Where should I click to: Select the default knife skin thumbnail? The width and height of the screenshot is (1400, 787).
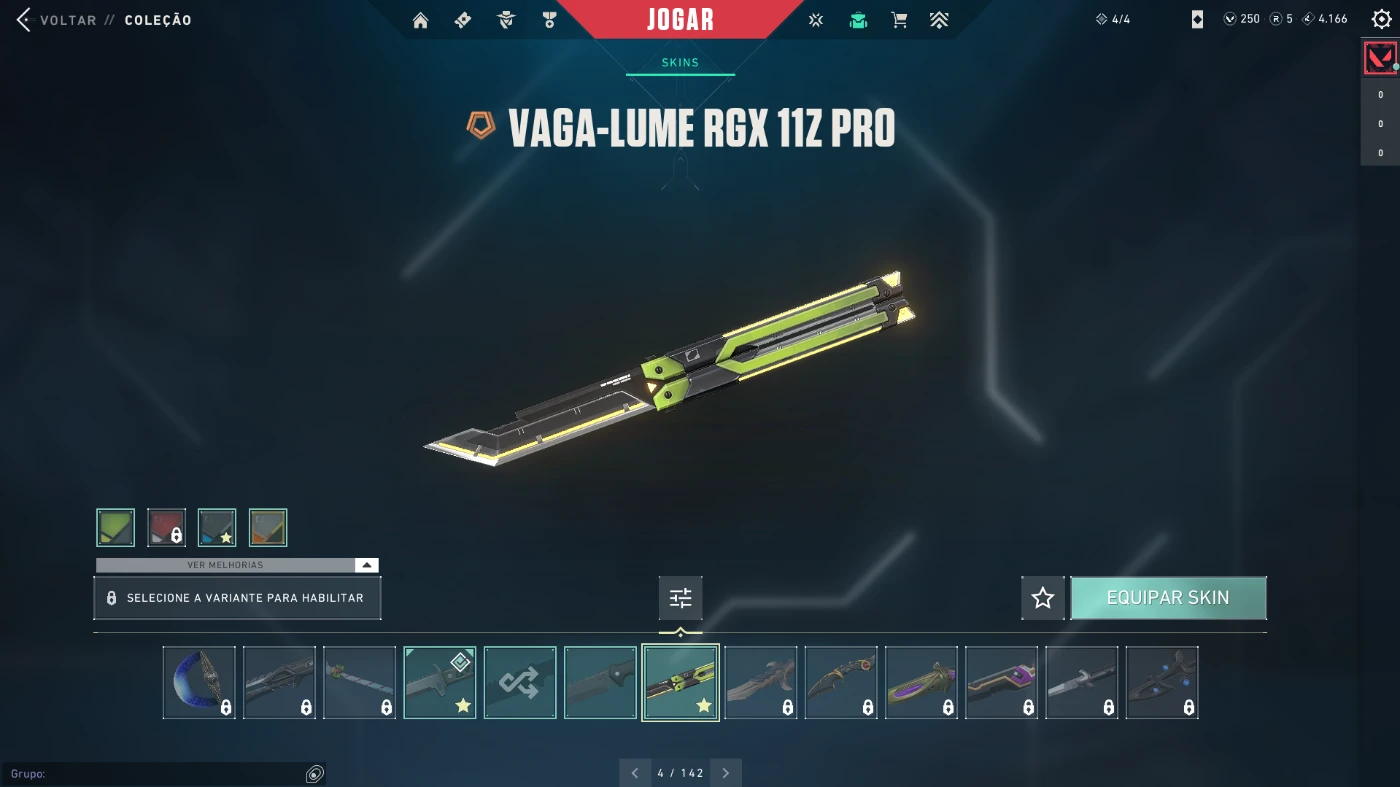click(600, 682)
